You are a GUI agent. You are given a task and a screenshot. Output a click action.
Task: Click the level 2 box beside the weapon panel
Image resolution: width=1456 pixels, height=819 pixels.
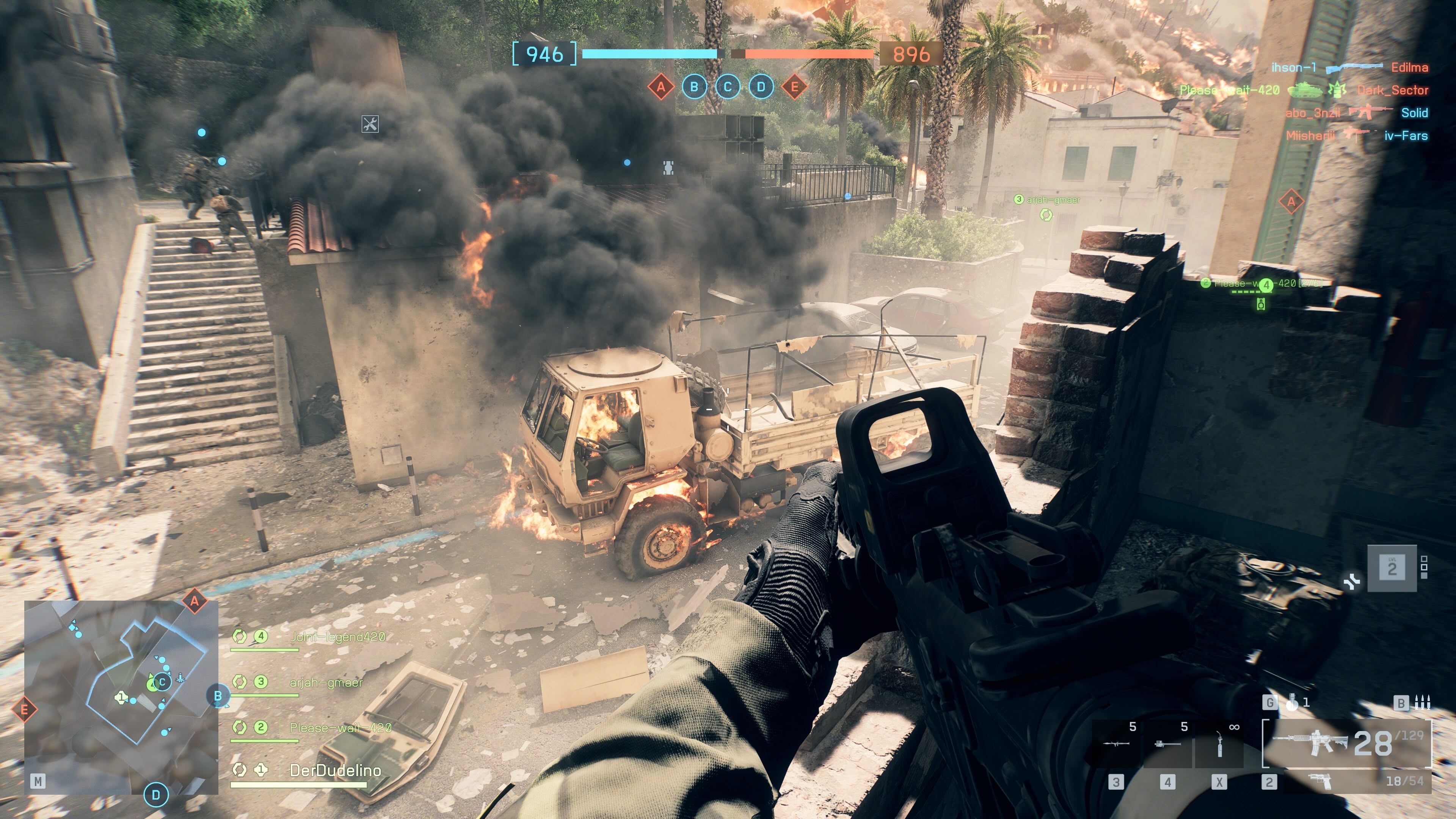click(1392, 568)
